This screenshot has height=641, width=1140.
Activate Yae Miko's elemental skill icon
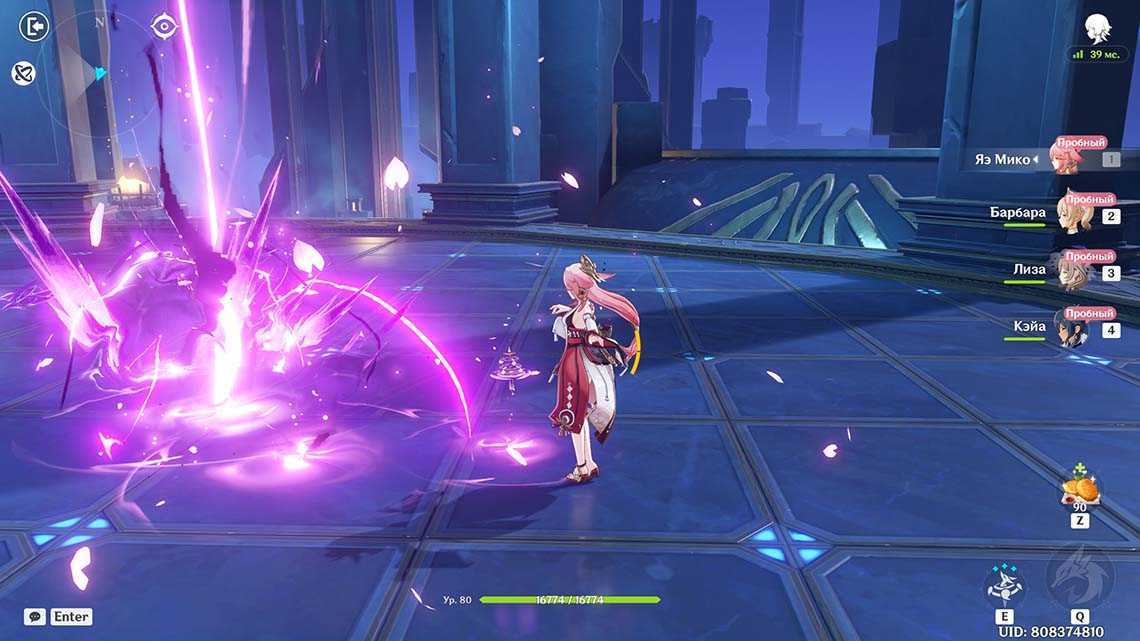coord(1001,584)
